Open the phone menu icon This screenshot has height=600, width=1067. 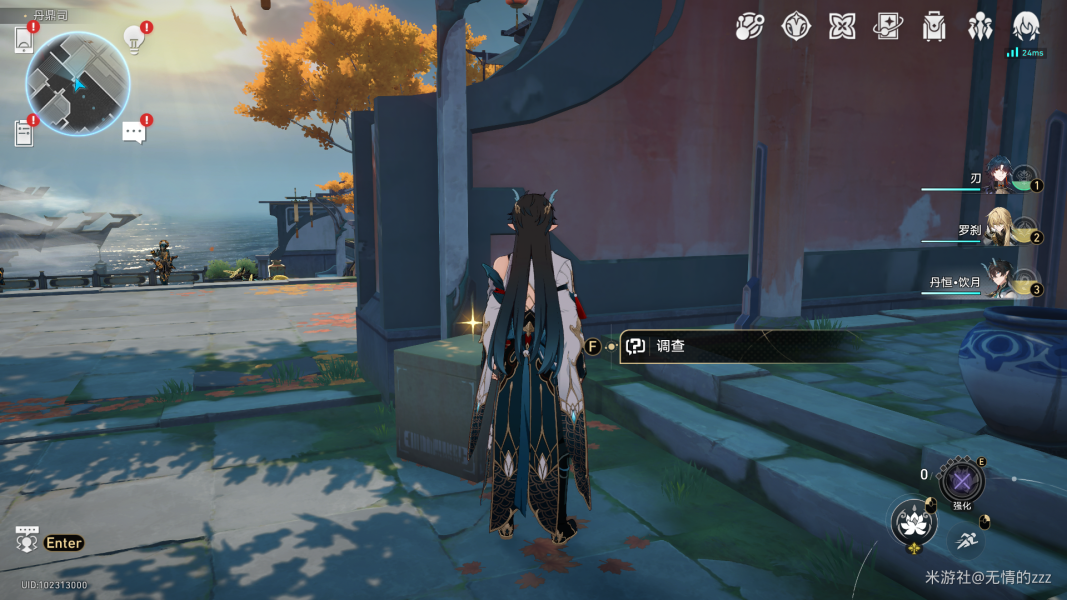(x=24, y=40)
